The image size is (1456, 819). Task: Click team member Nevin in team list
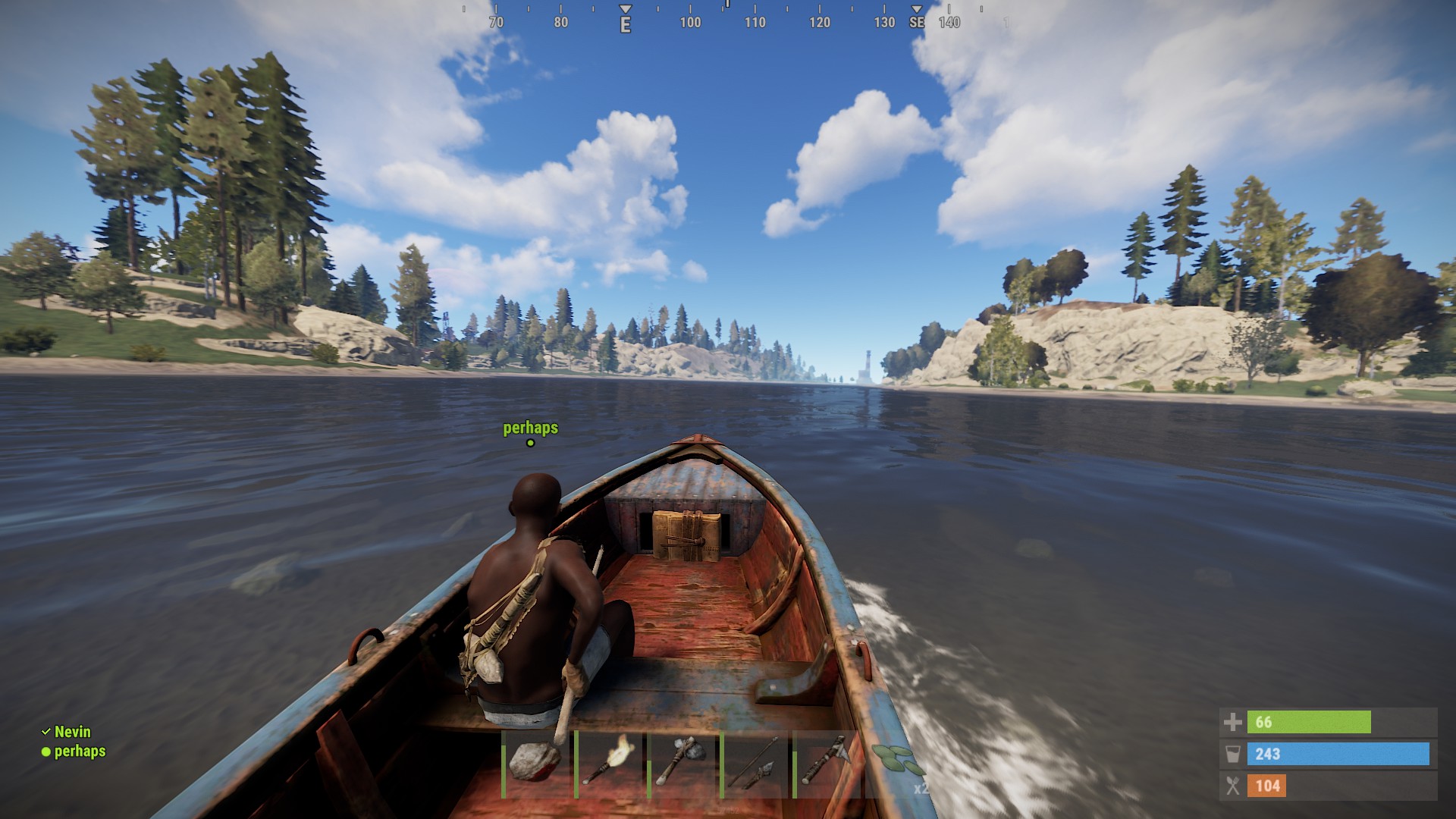click(72, 732)
